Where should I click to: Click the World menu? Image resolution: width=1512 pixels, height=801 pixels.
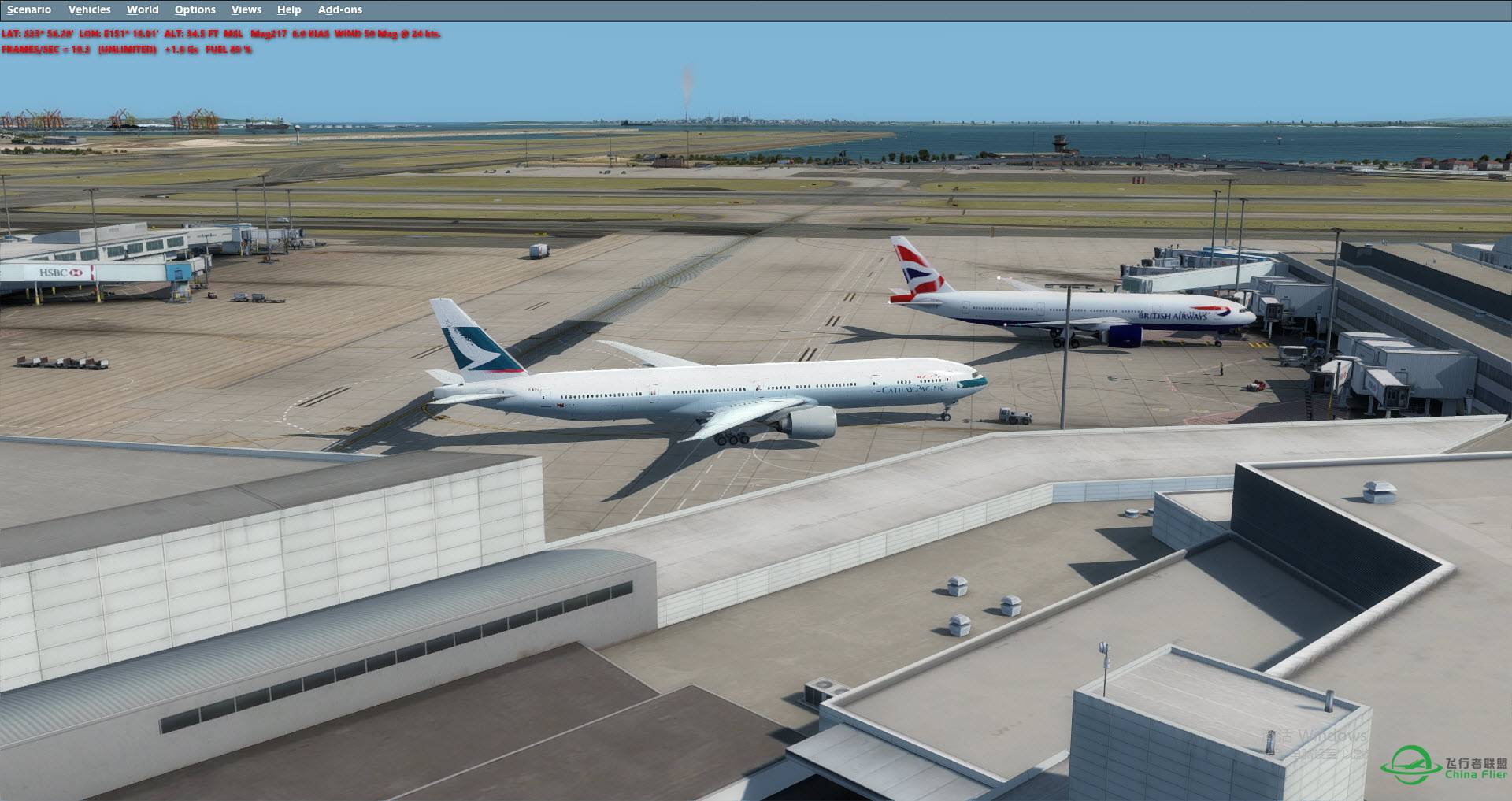click(143, 9)
